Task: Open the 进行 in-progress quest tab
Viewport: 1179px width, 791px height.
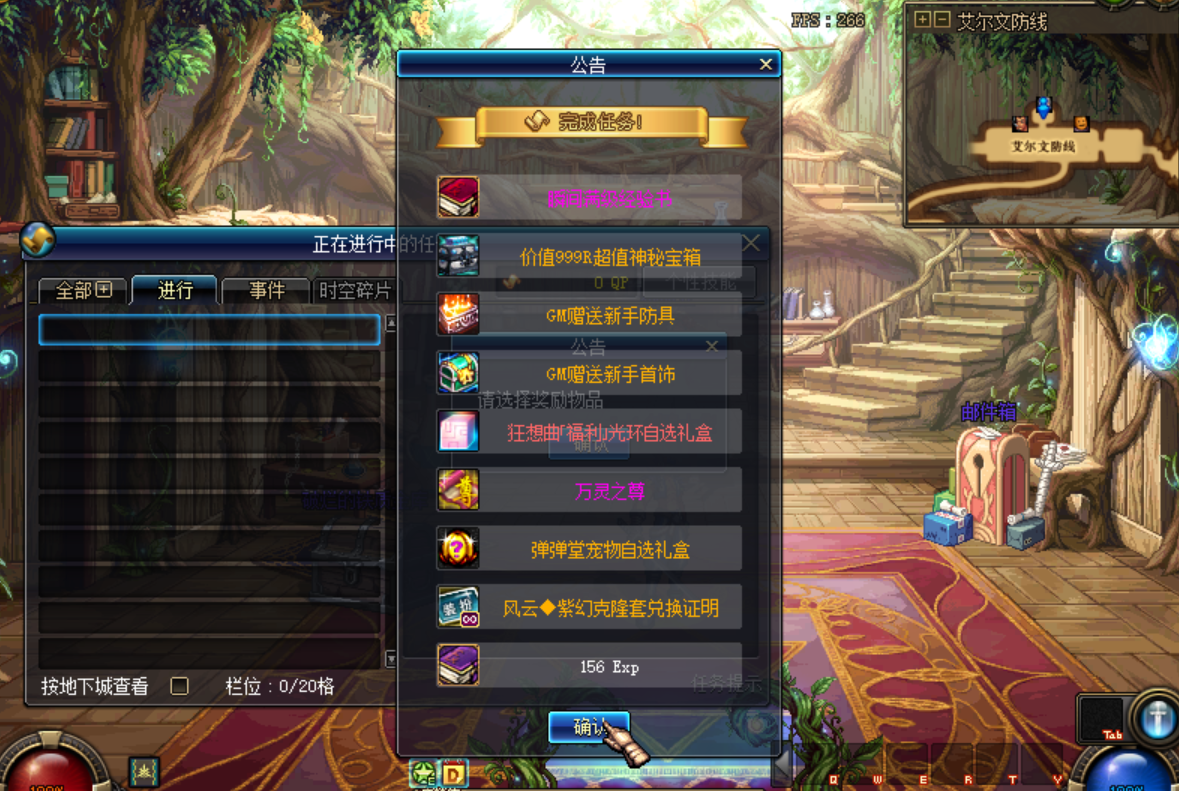Action: pyautogui.click(x=175, y=291)
